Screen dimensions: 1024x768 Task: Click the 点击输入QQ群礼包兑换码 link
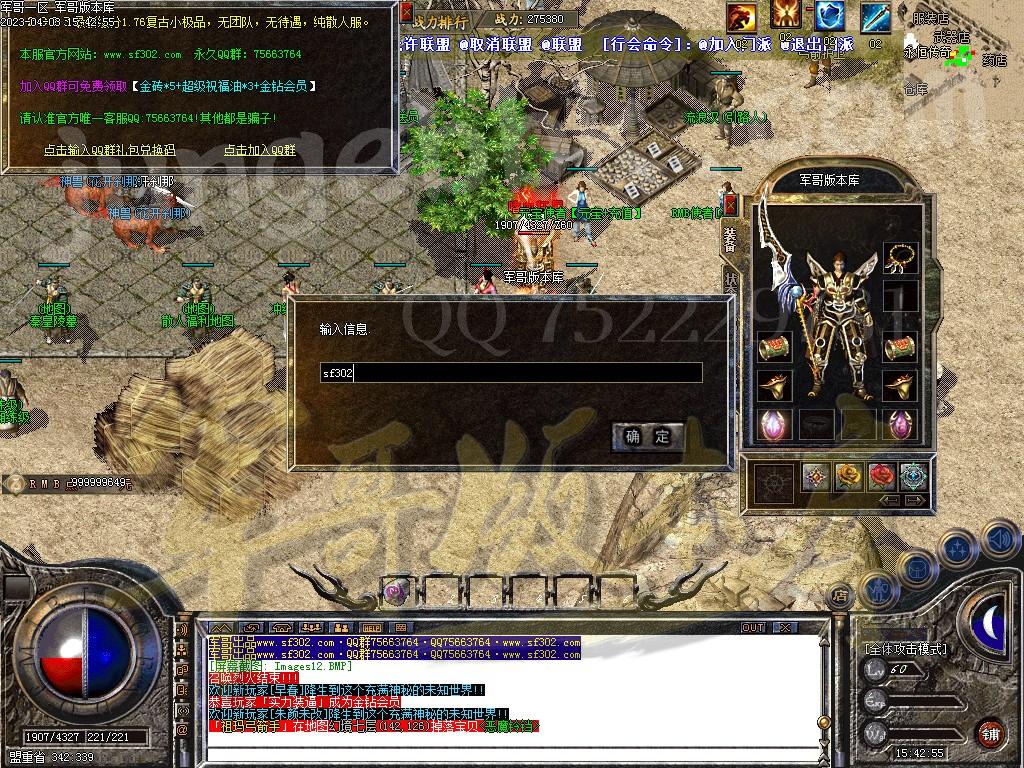point(109,150)
